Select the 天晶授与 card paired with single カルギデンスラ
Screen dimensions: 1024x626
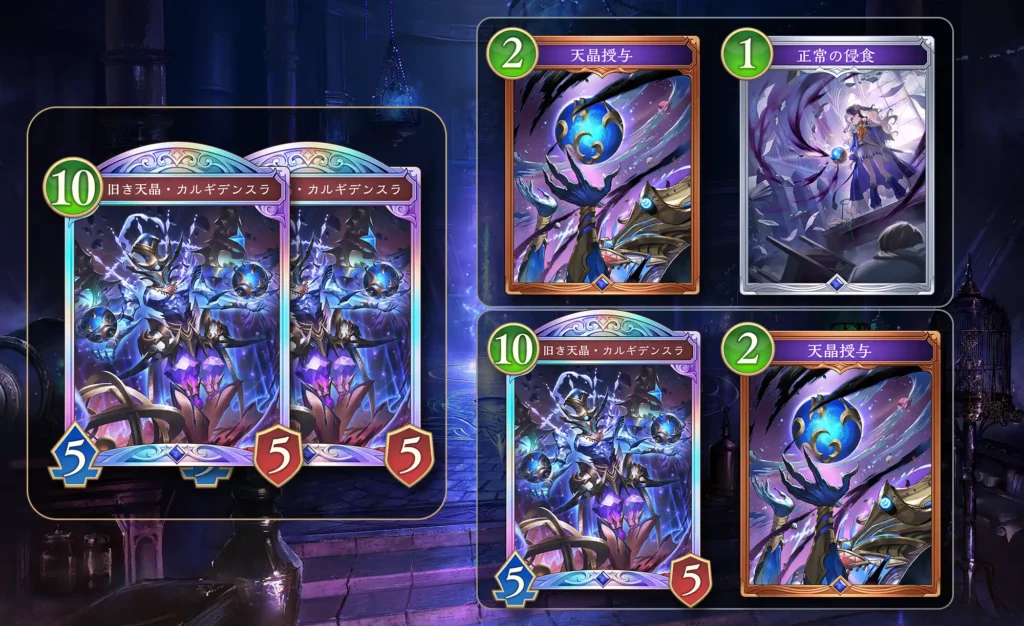[x=839, y=462]
